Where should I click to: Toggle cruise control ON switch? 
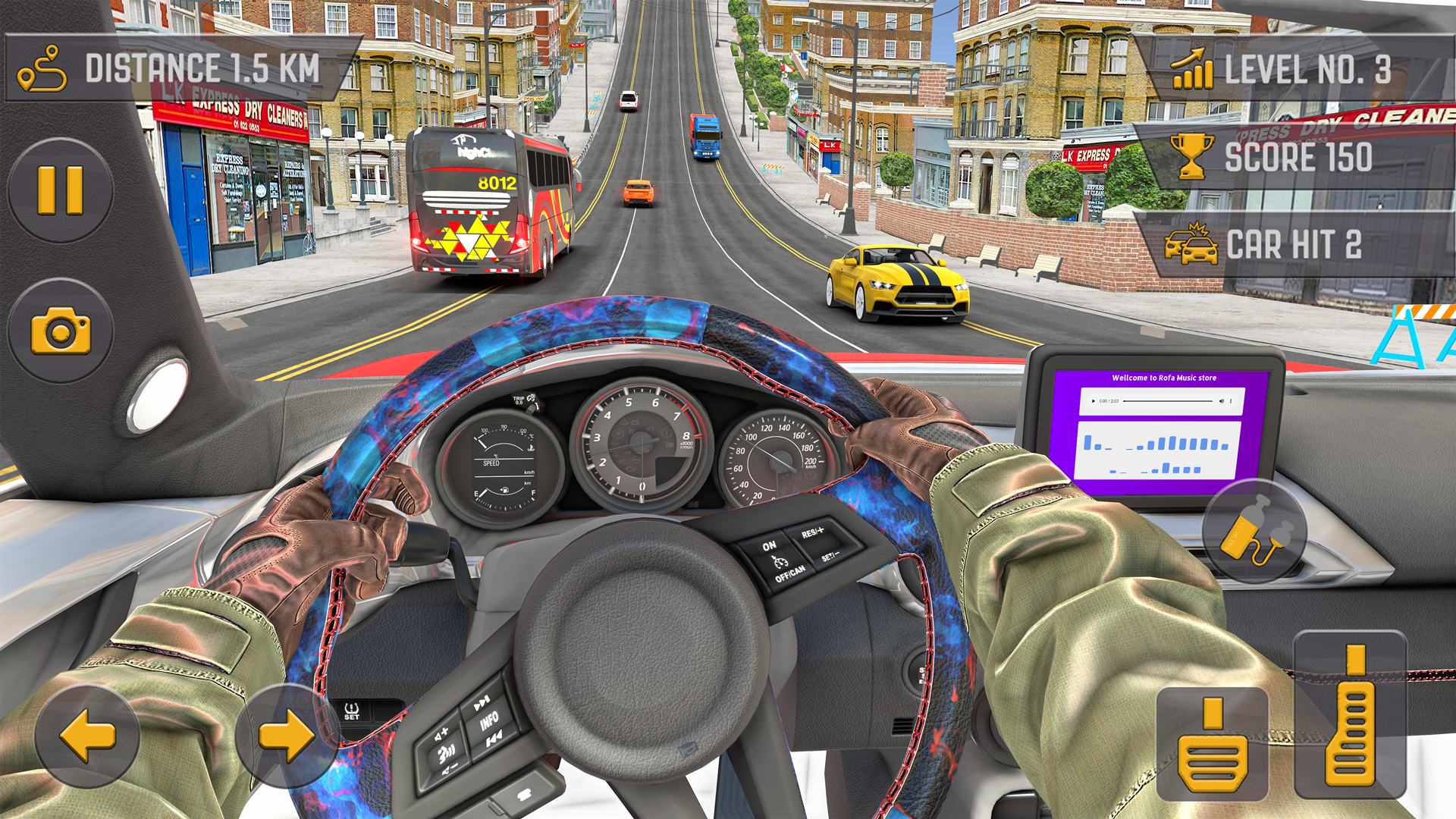[770, 545]
